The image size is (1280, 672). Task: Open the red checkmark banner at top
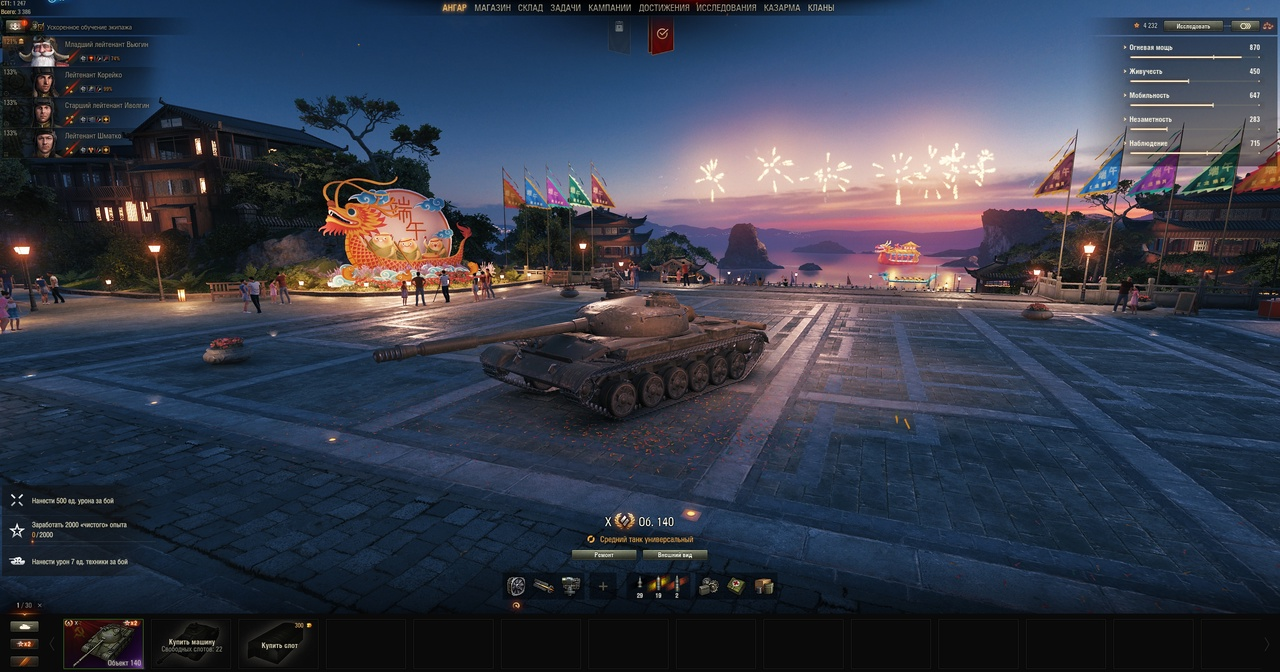click(x=660, y=35)
